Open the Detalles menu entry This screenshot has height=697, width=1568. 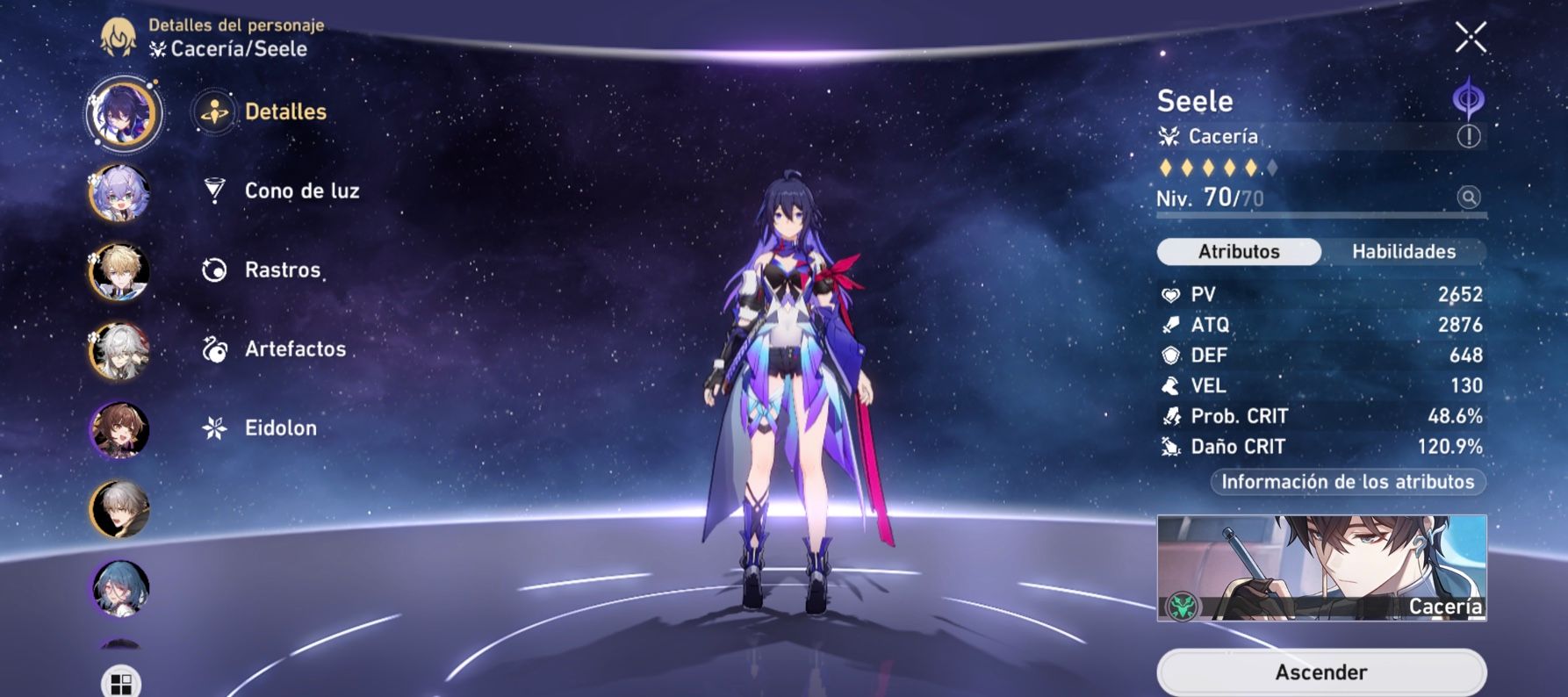pyautogui.click(x=285, y=112)
